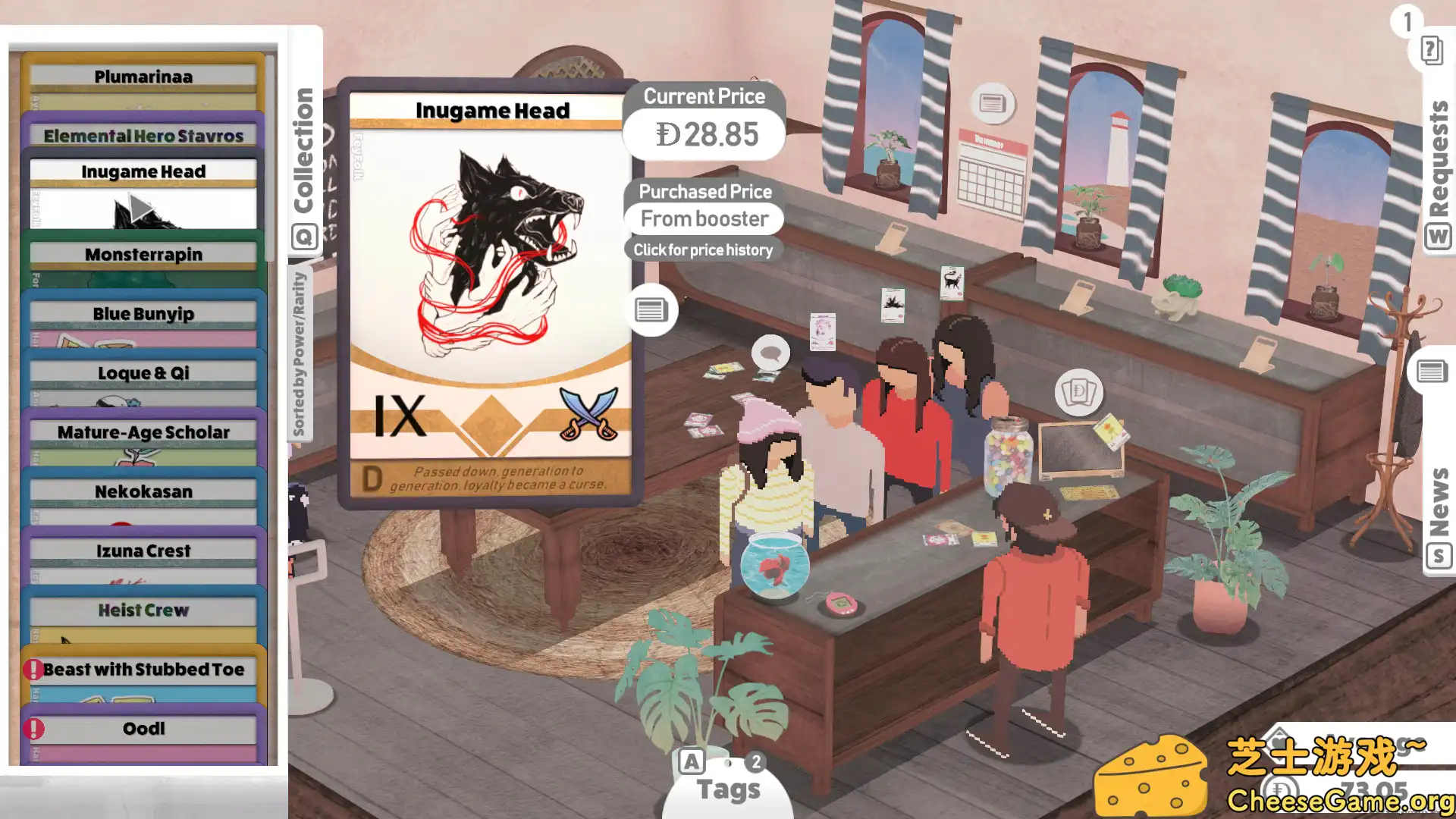
Task: Select the Blue Bunyip card in the list
Action: pyautogui.click(x=144, y=313)
